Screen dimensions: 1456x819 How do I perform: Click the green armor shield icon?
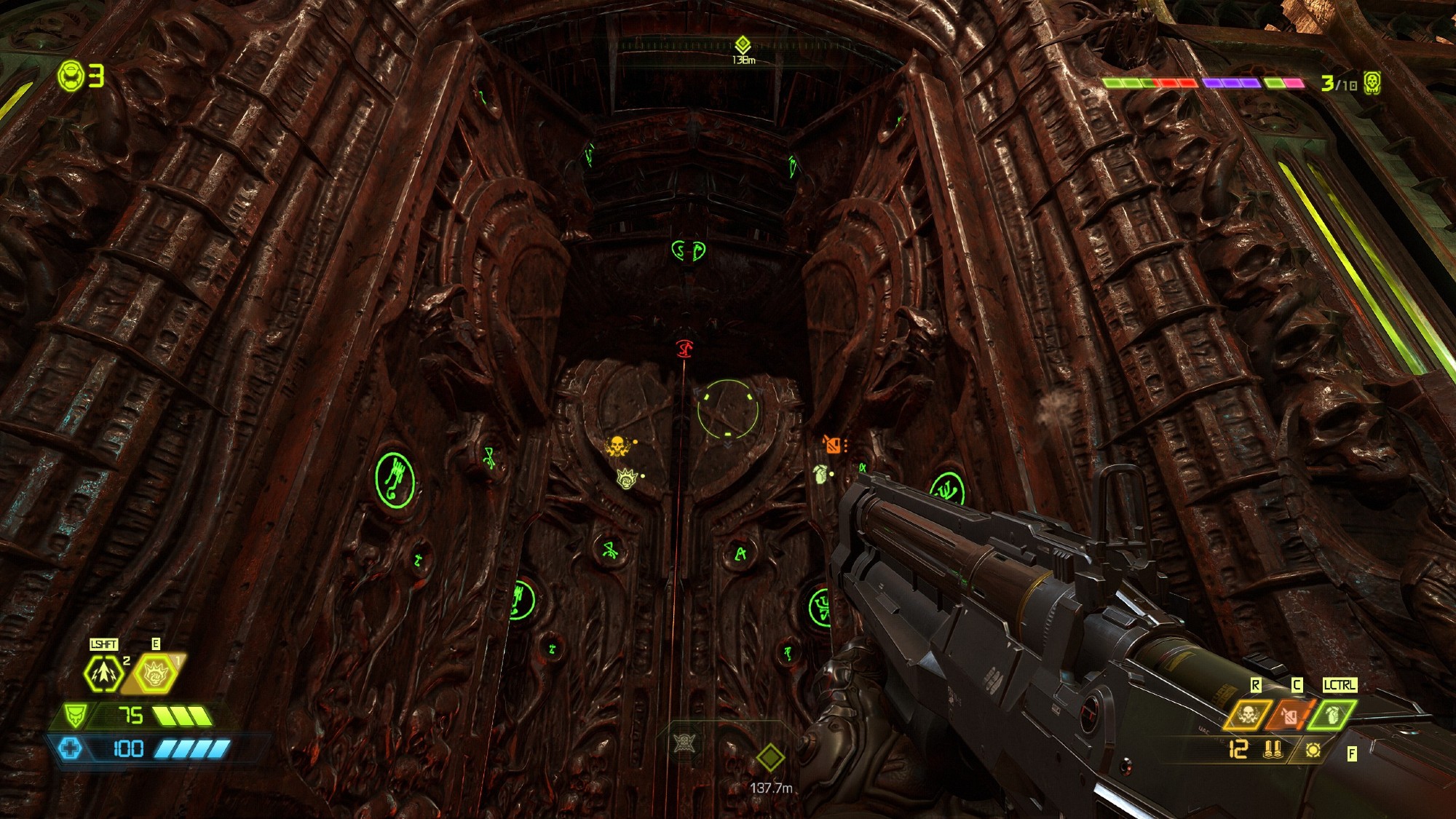point(74,715)
